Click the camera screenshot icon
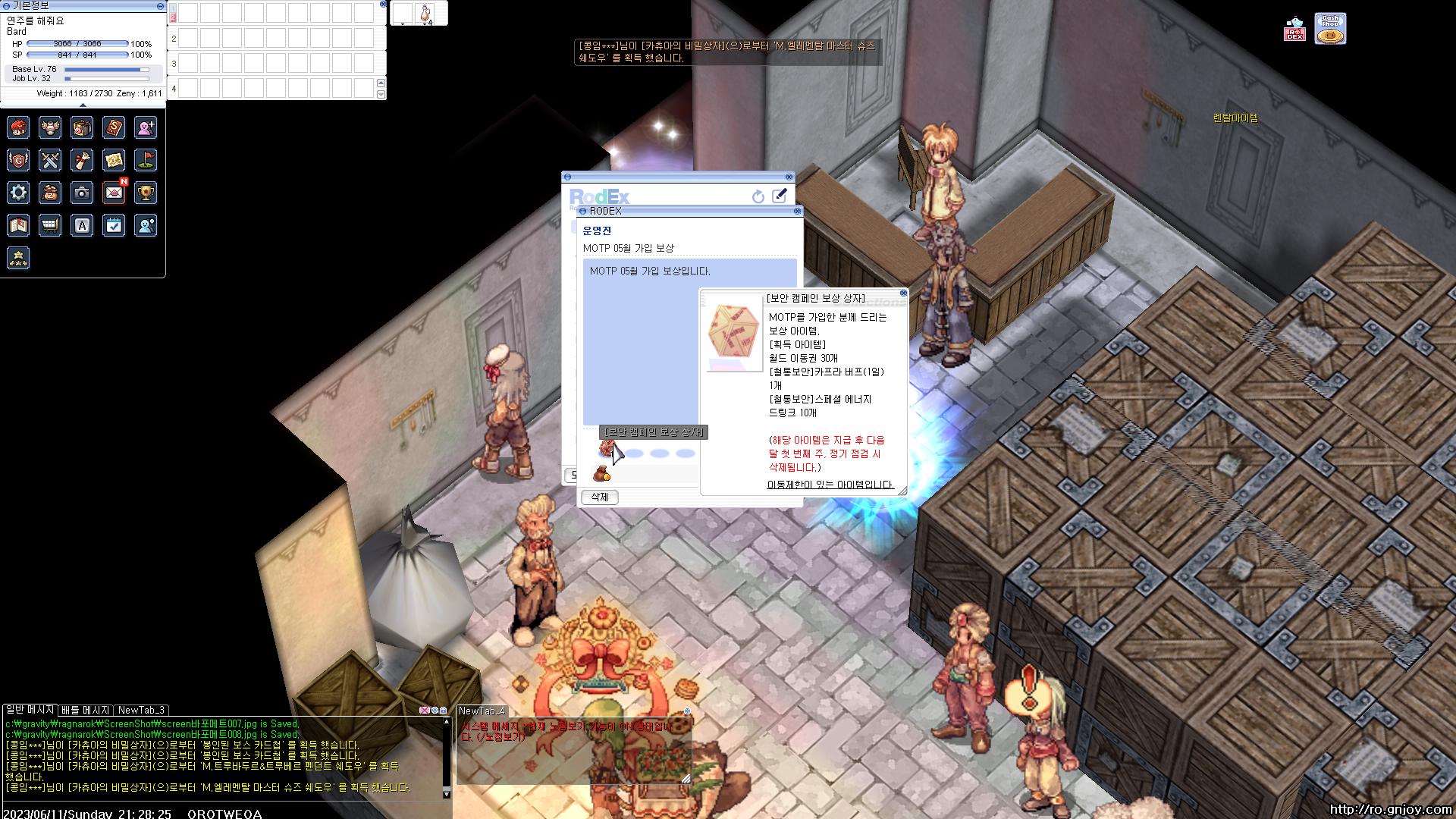 coord(82,193)
